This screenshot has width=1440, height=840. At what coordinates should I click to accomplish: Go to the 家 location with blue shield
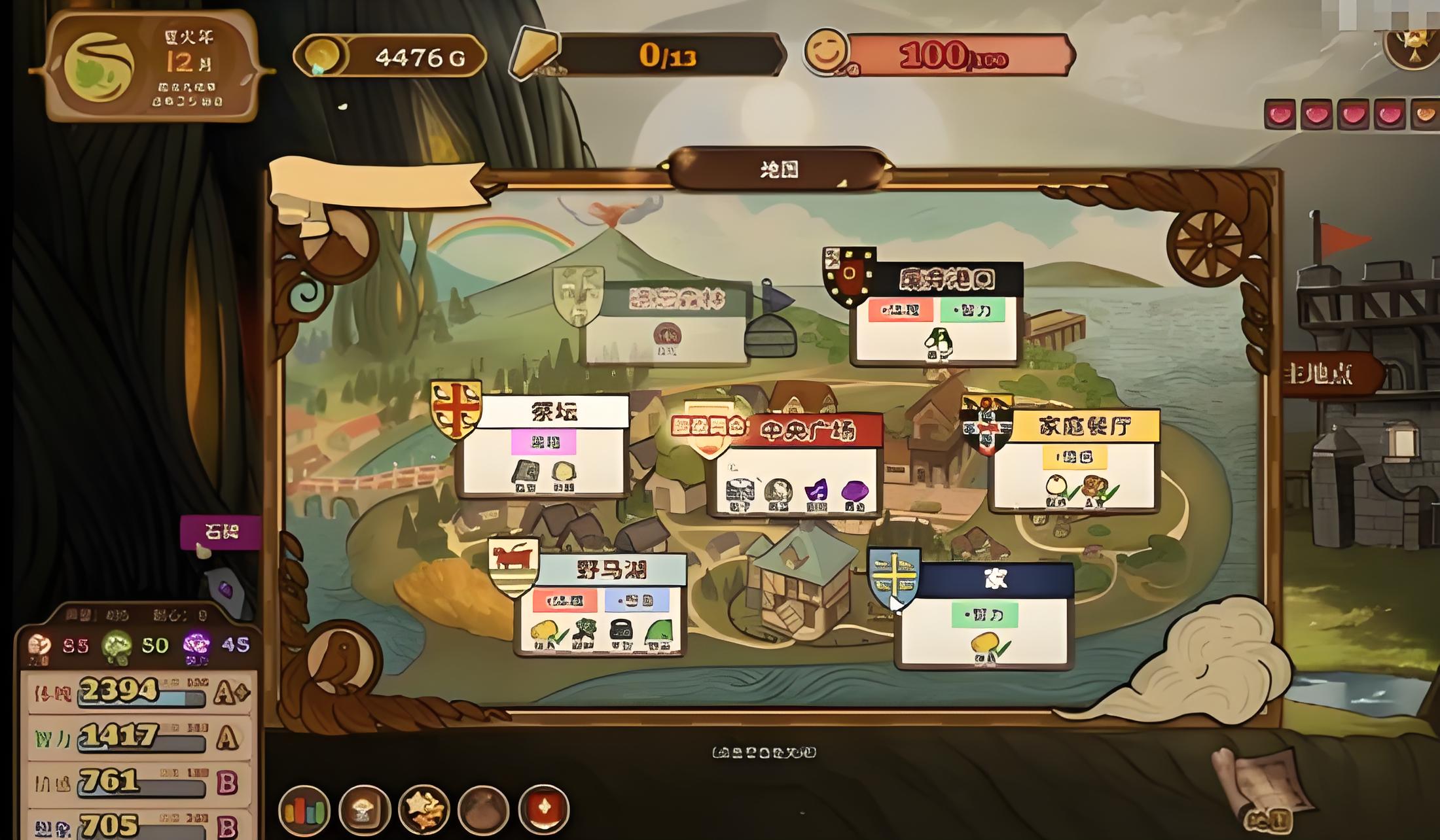[983, 616]
